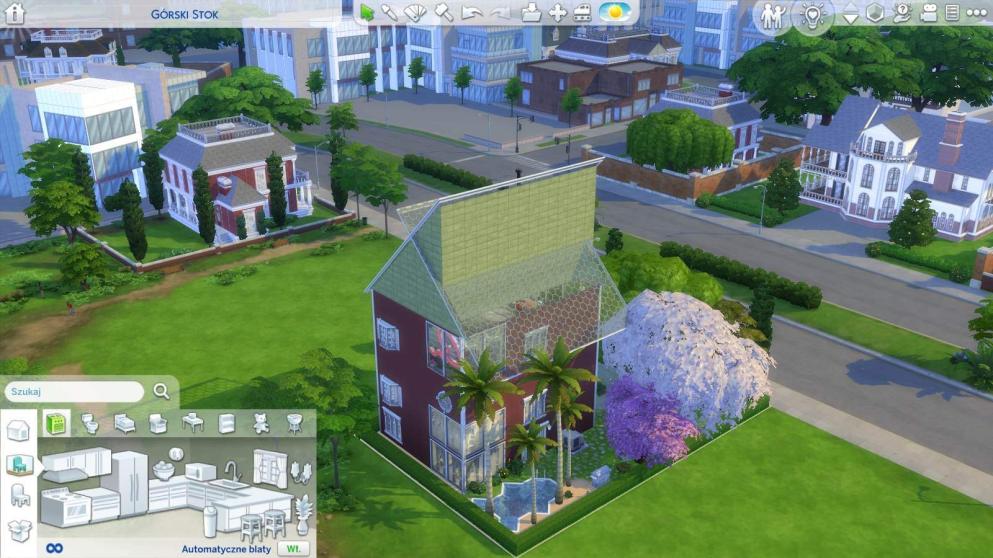
Task: Switch to the bedroom bed category
Action: pos(124,423)
